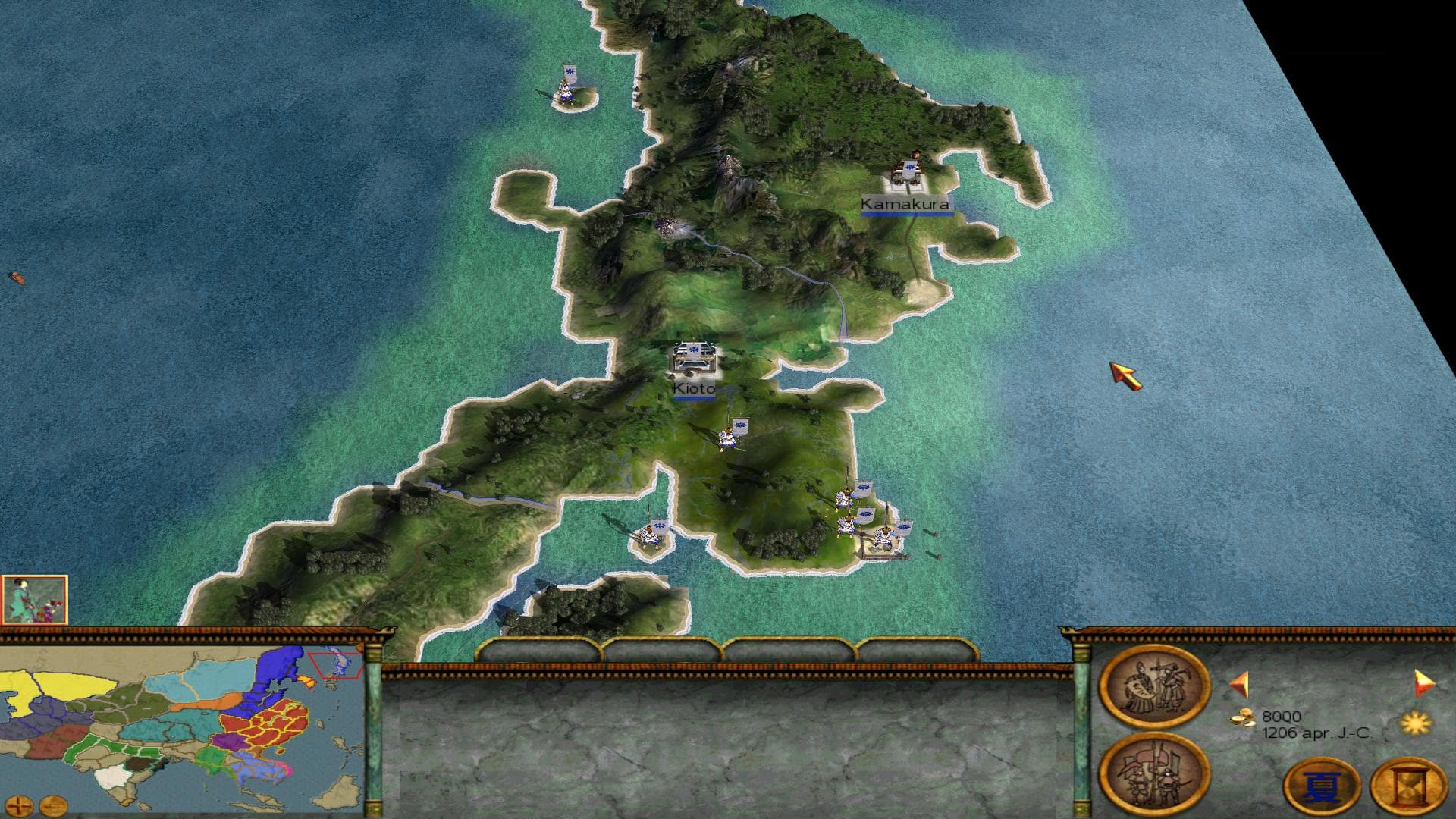This screenshot has height=819, width=1456.
Task: Select the Kioto settlement label
Action: point(694,389)
